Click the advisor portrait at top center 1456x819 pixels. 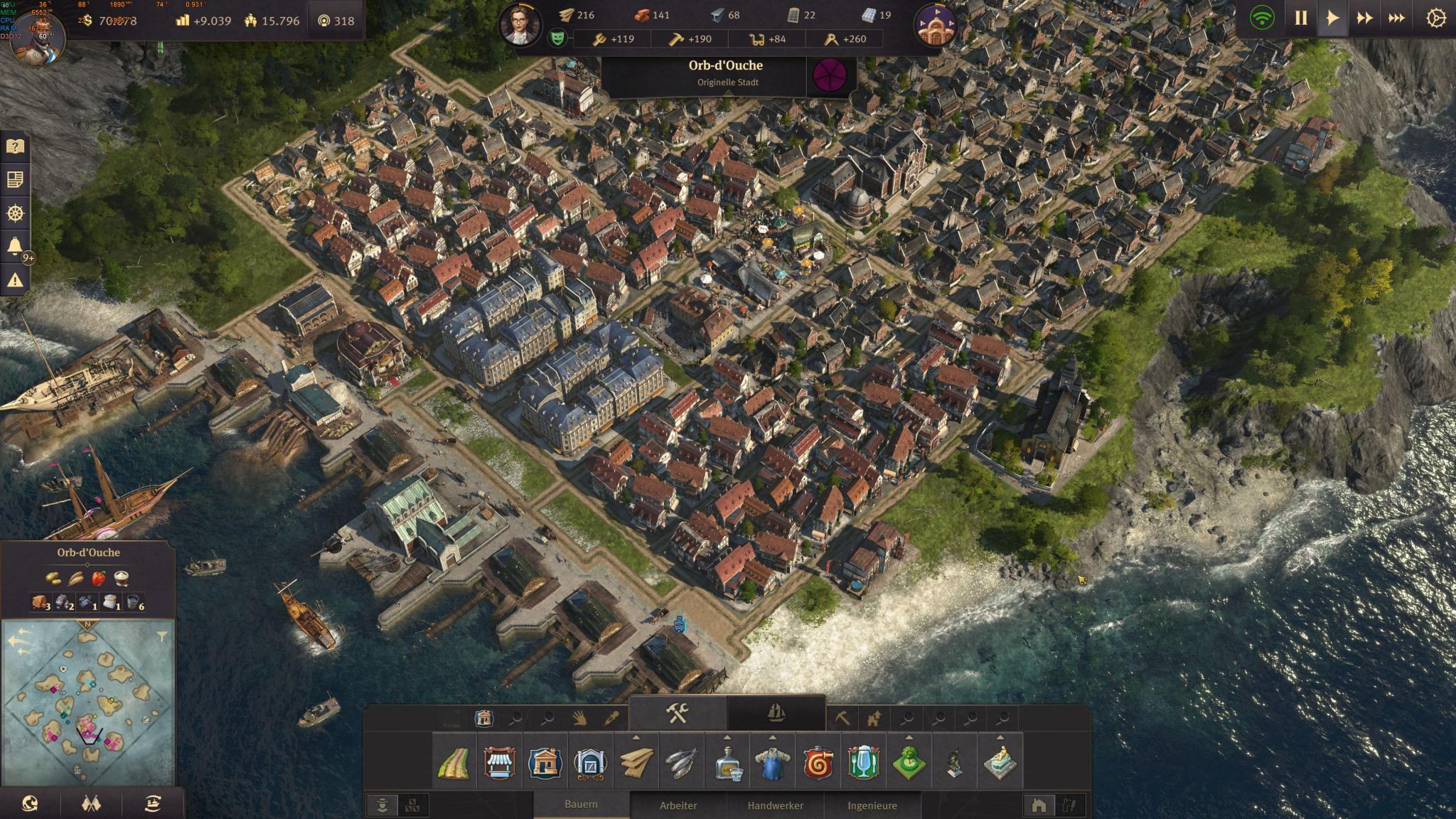pos(520,26)
